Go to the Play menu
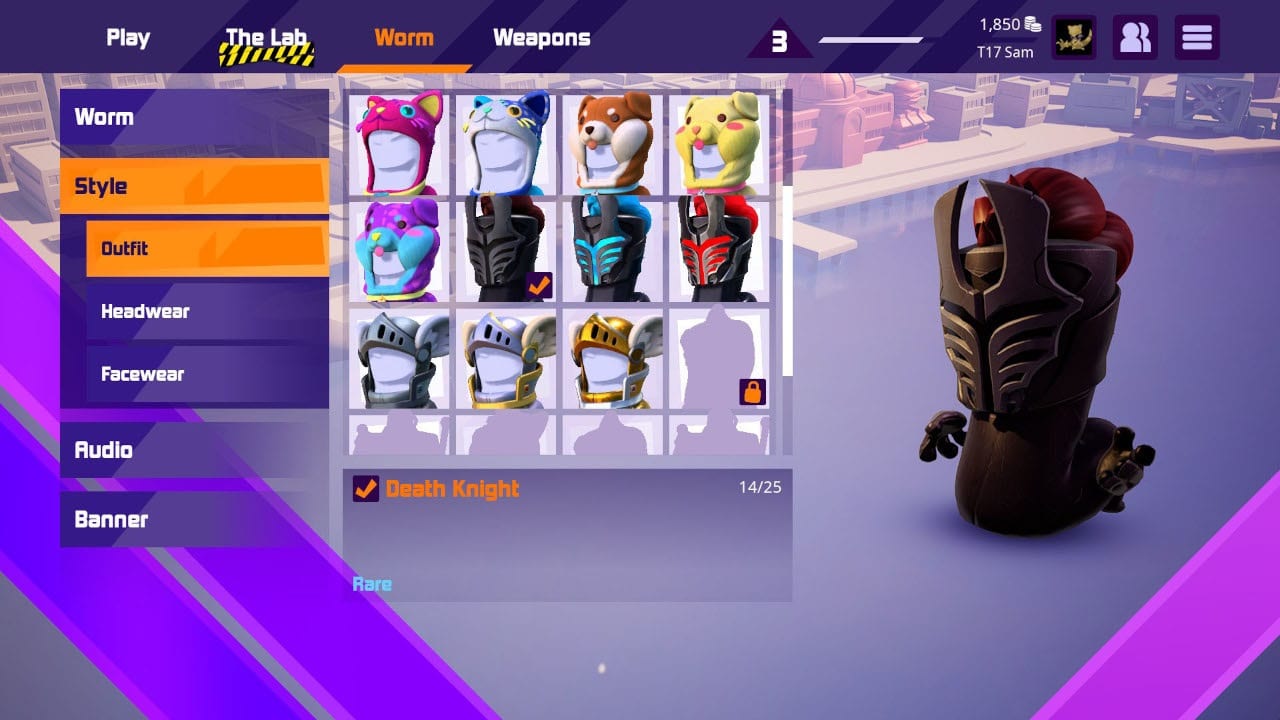The height and width of the screenshot is (720, 1280). click(x=128, y=37)
